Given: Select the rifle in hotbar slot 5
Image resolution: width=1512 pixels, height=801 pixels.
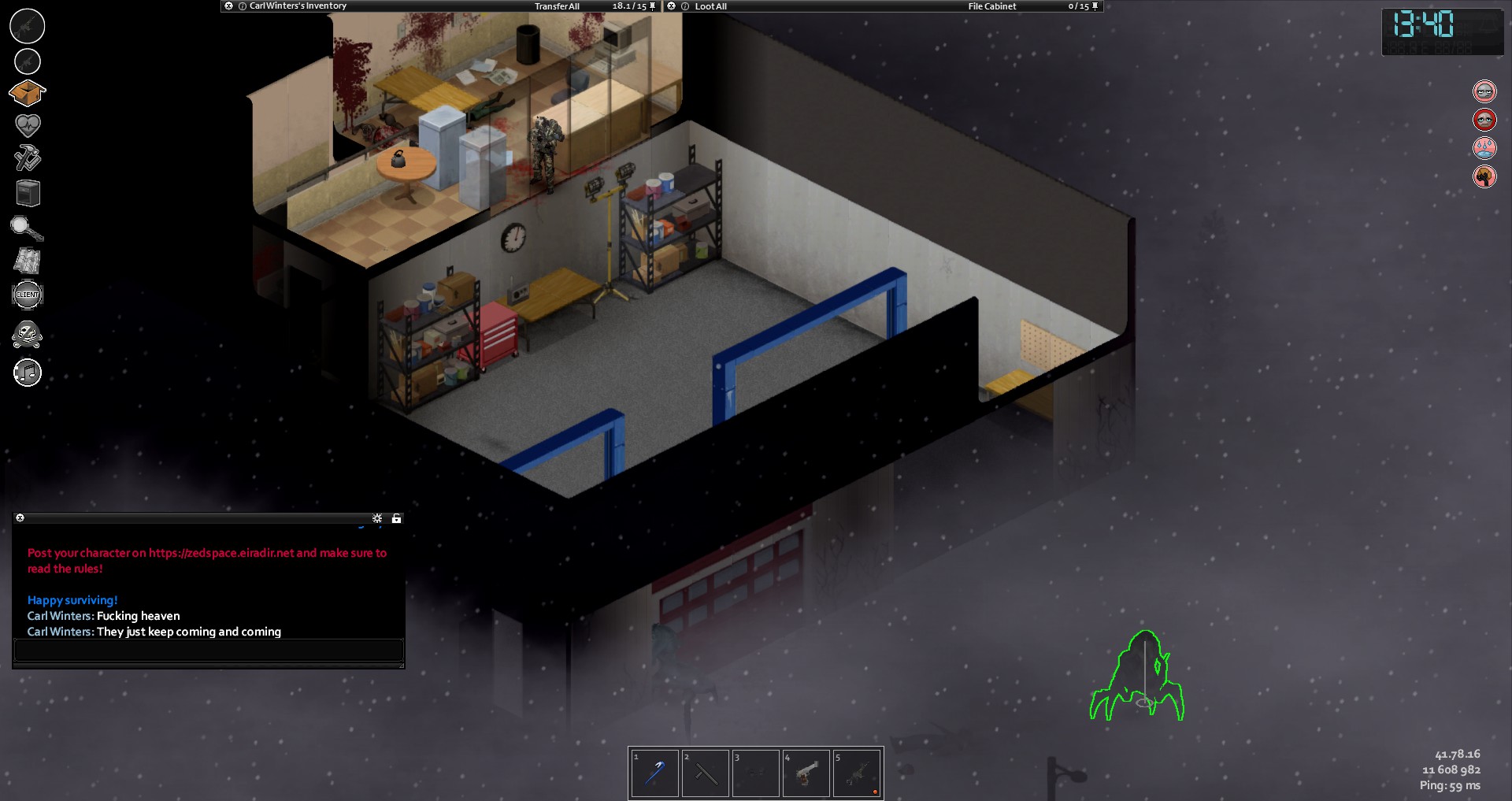Looking at the screenshot, I should pos(856,773).
